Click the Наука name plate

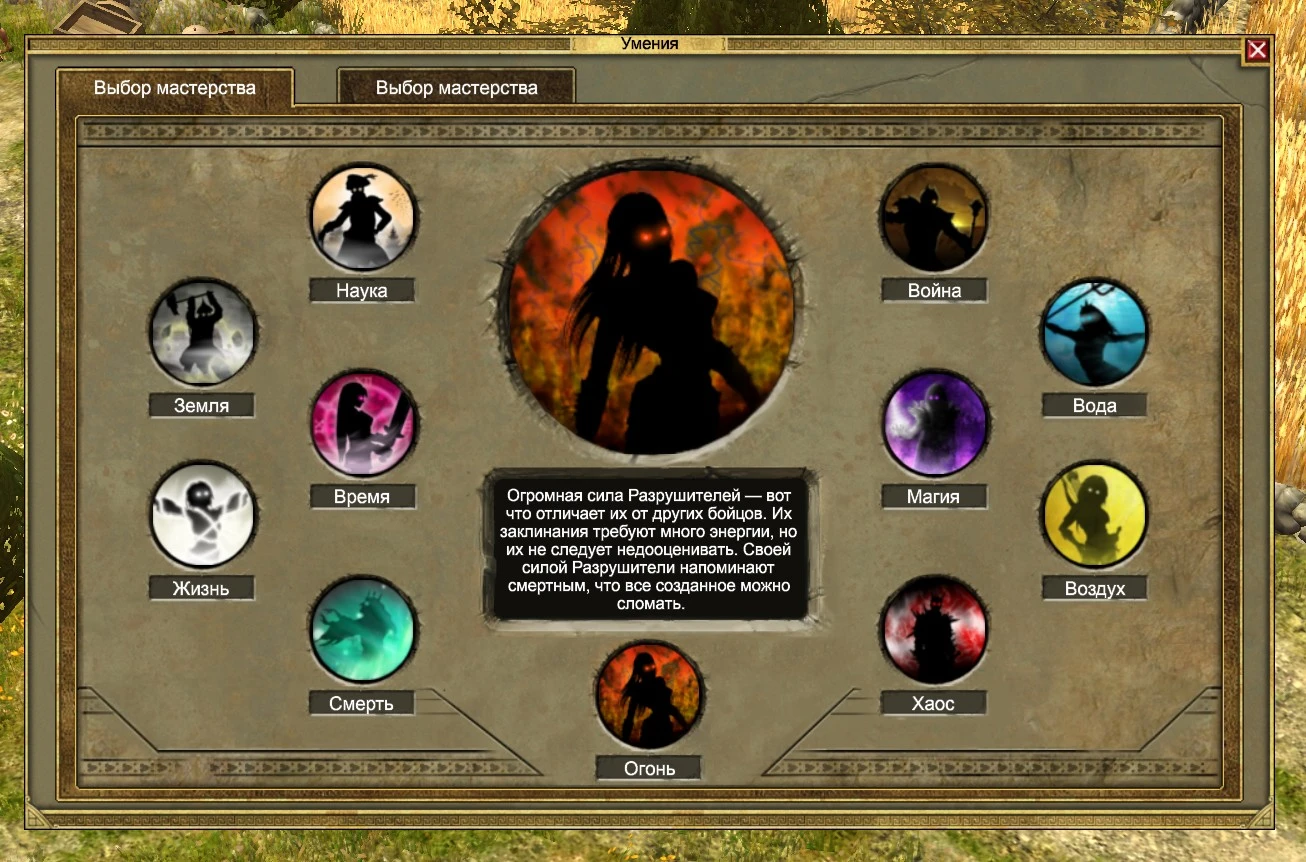tap(362, 290)
